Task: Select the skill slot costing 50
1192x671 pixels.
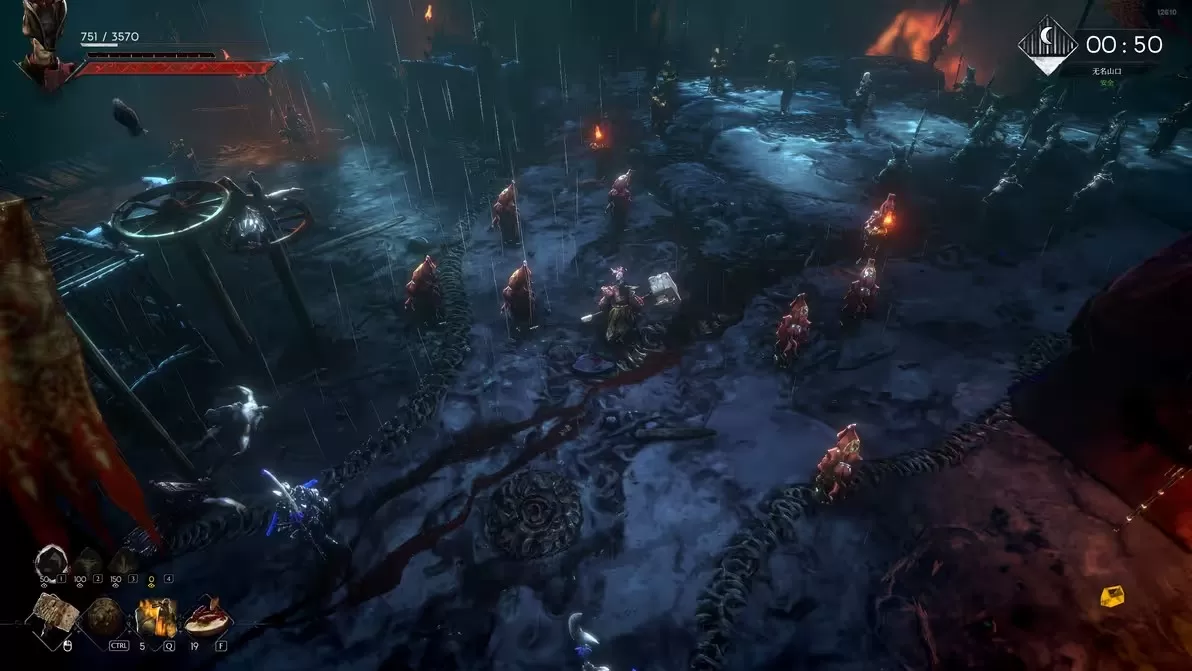Action: tap(49, 561)
